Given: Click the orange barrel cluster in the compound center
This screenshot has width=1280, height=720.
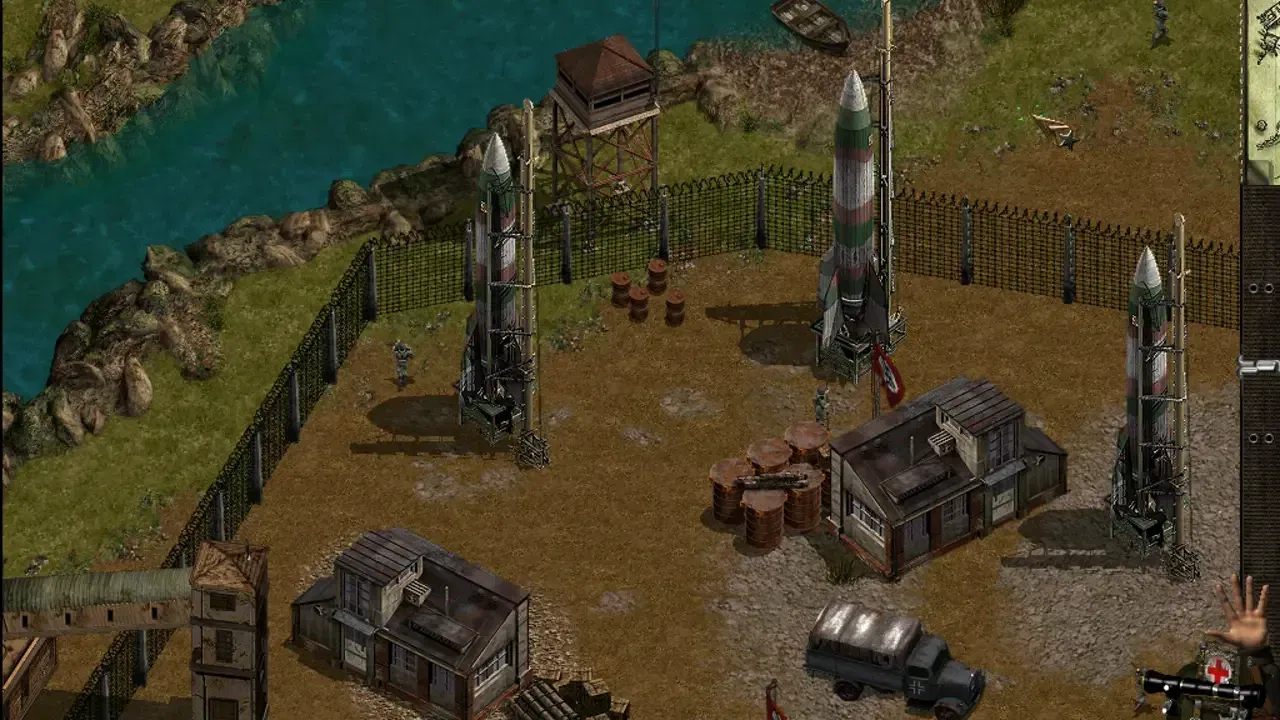Looking at the screenshot, I should point(770,490).
